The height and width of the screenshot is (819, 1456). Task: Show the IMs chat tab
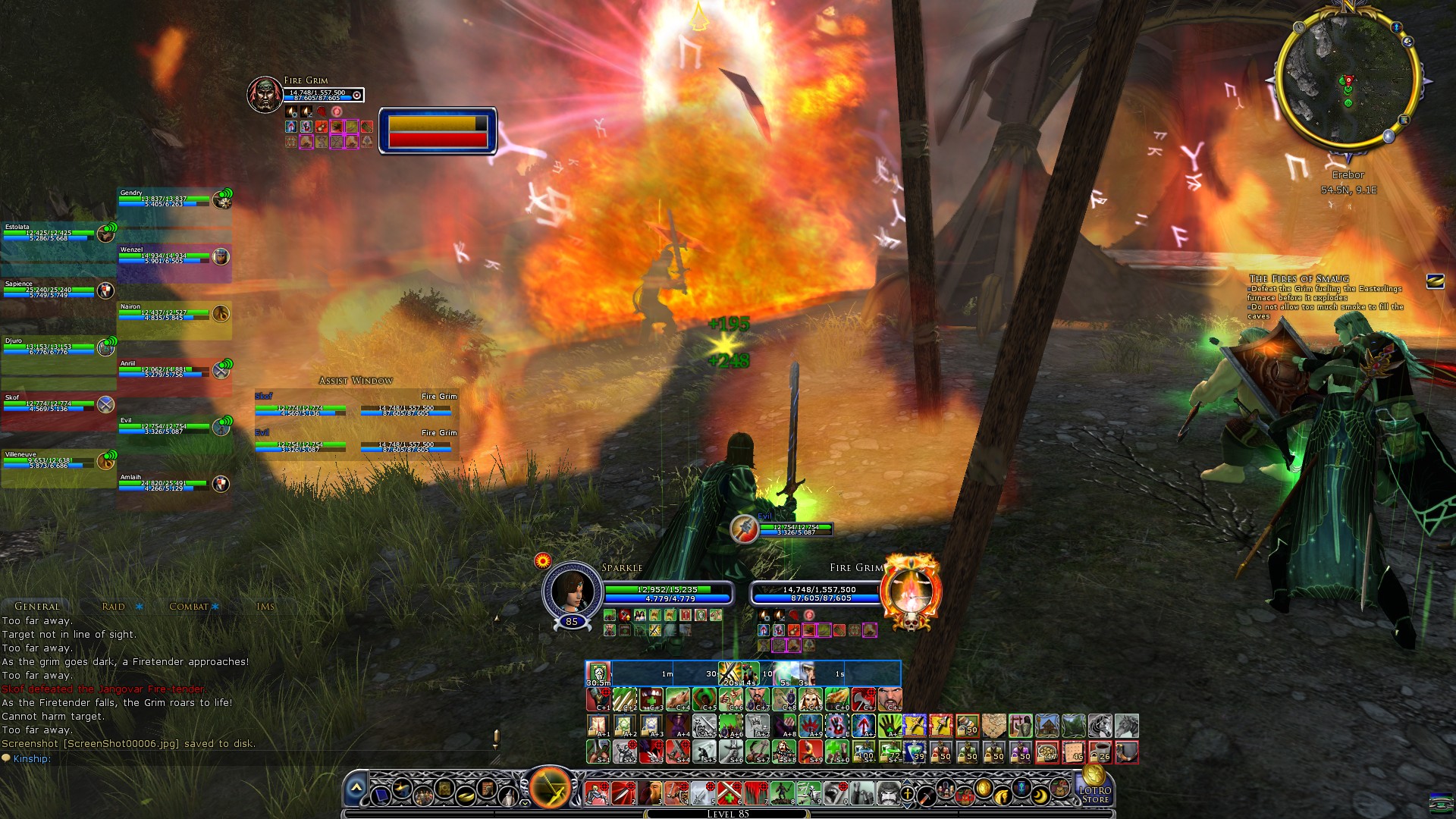265,606
